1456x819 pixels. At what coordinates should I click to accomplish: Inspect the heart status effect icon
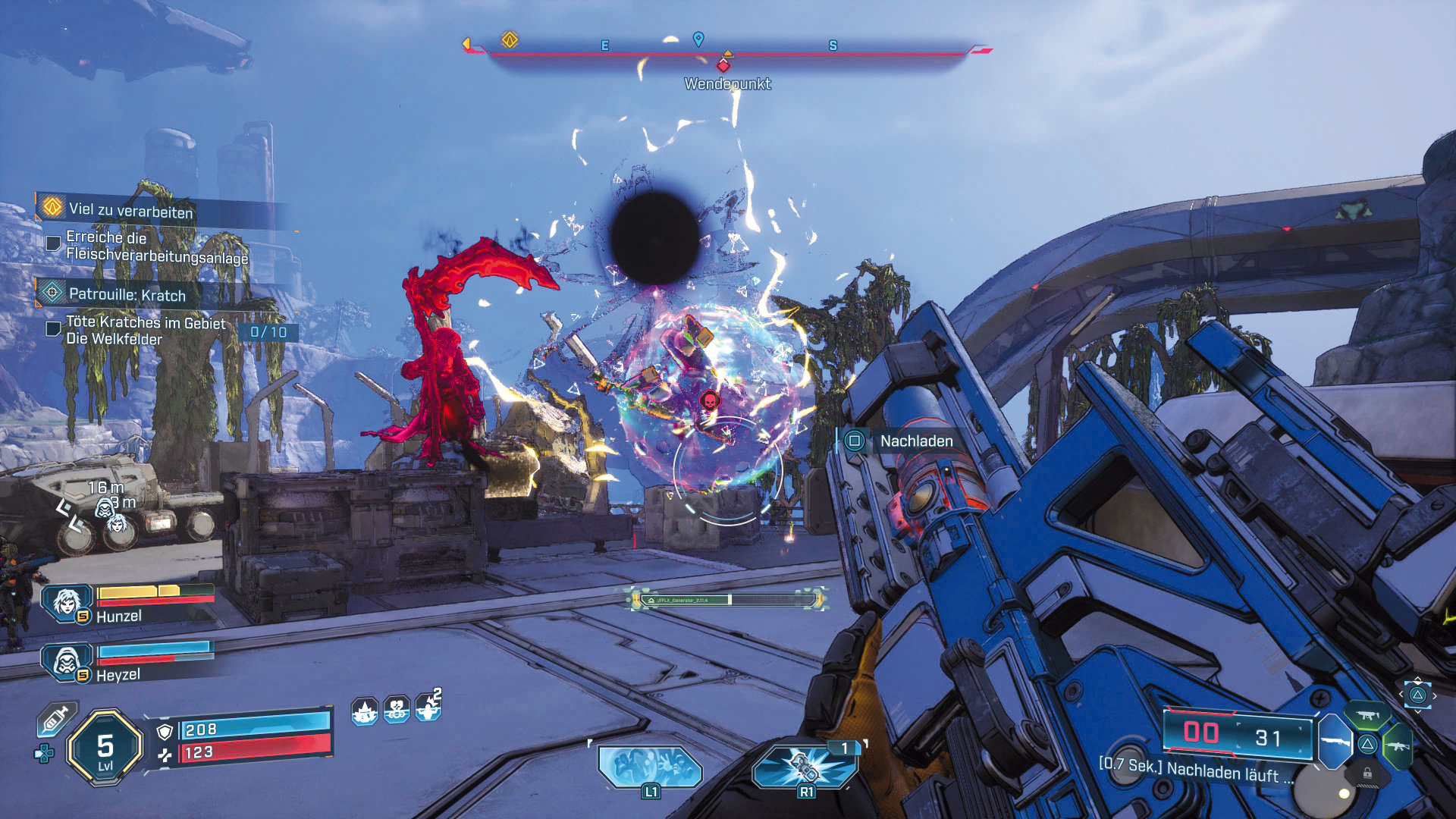click(397, 710)
